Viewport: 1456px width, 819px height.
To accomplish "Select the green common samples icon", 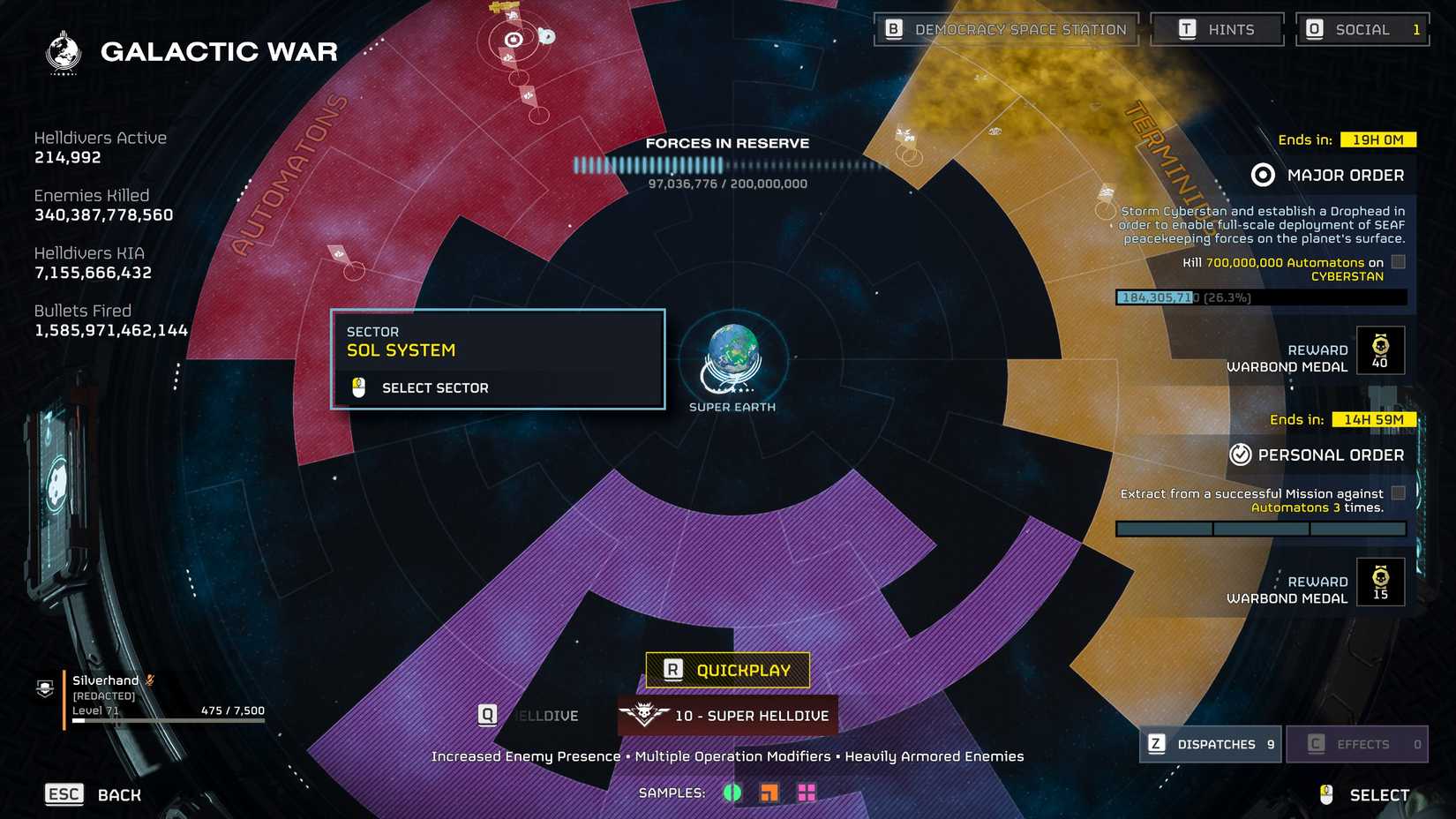I will [x=731, y=793].
